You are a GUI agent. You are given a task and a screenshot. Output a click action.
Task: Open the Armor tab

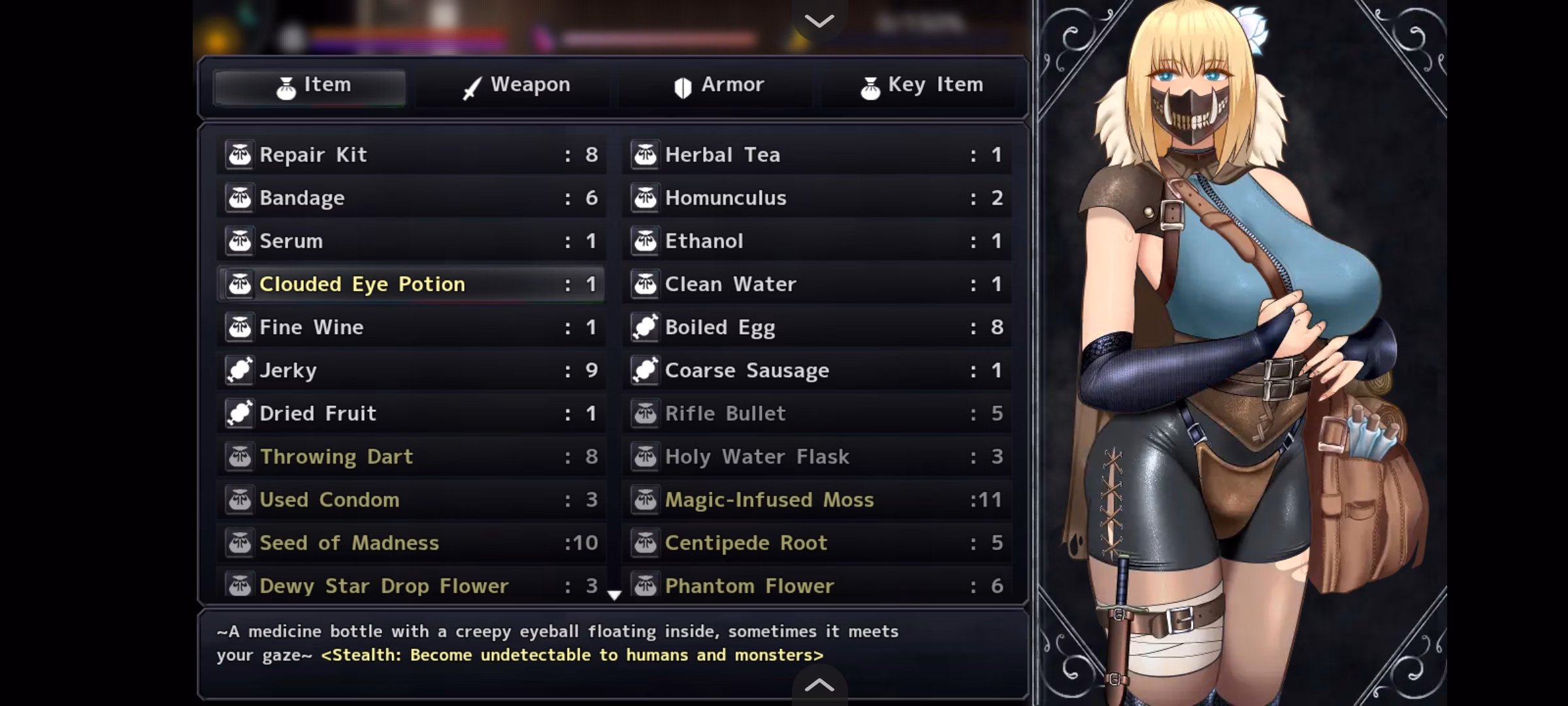pyautogui.click(x=718, y=86)
